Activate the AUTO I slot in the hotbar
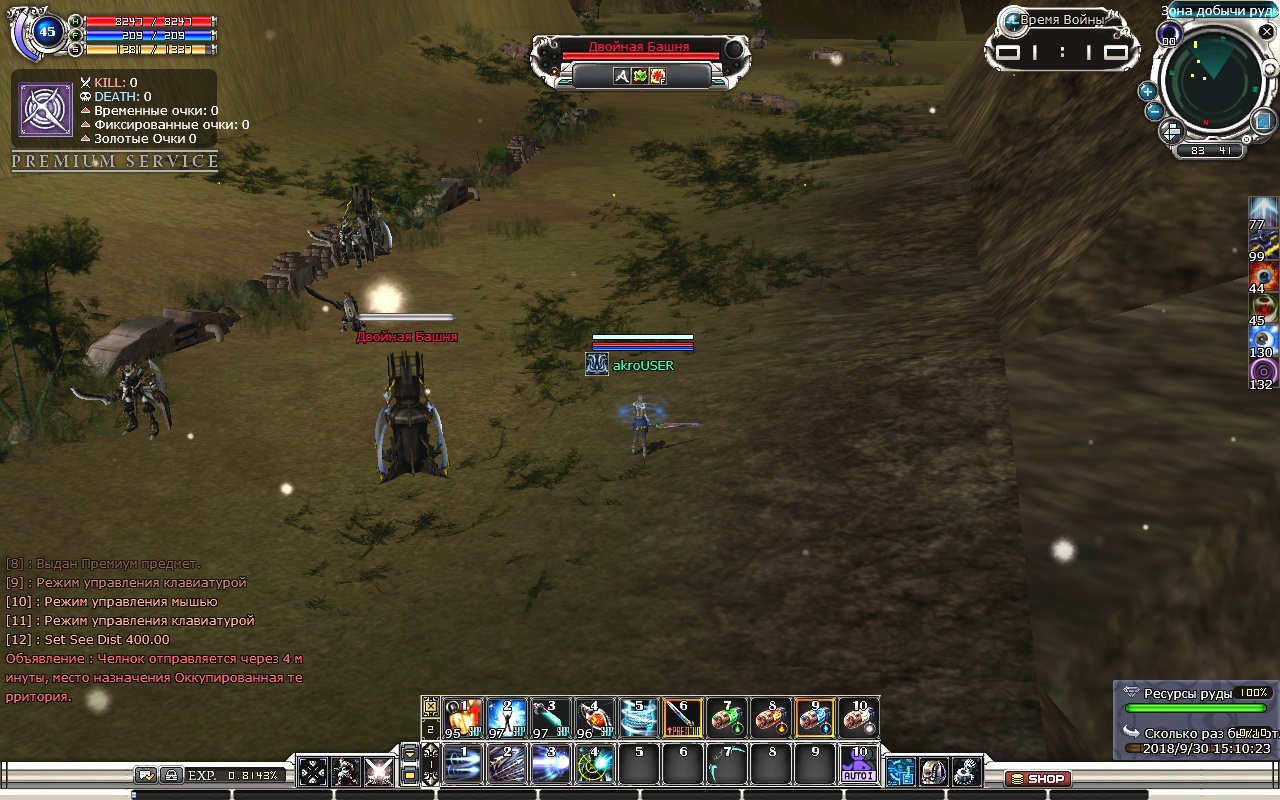Screen dimensions: 1280x800 click(858, 765)
